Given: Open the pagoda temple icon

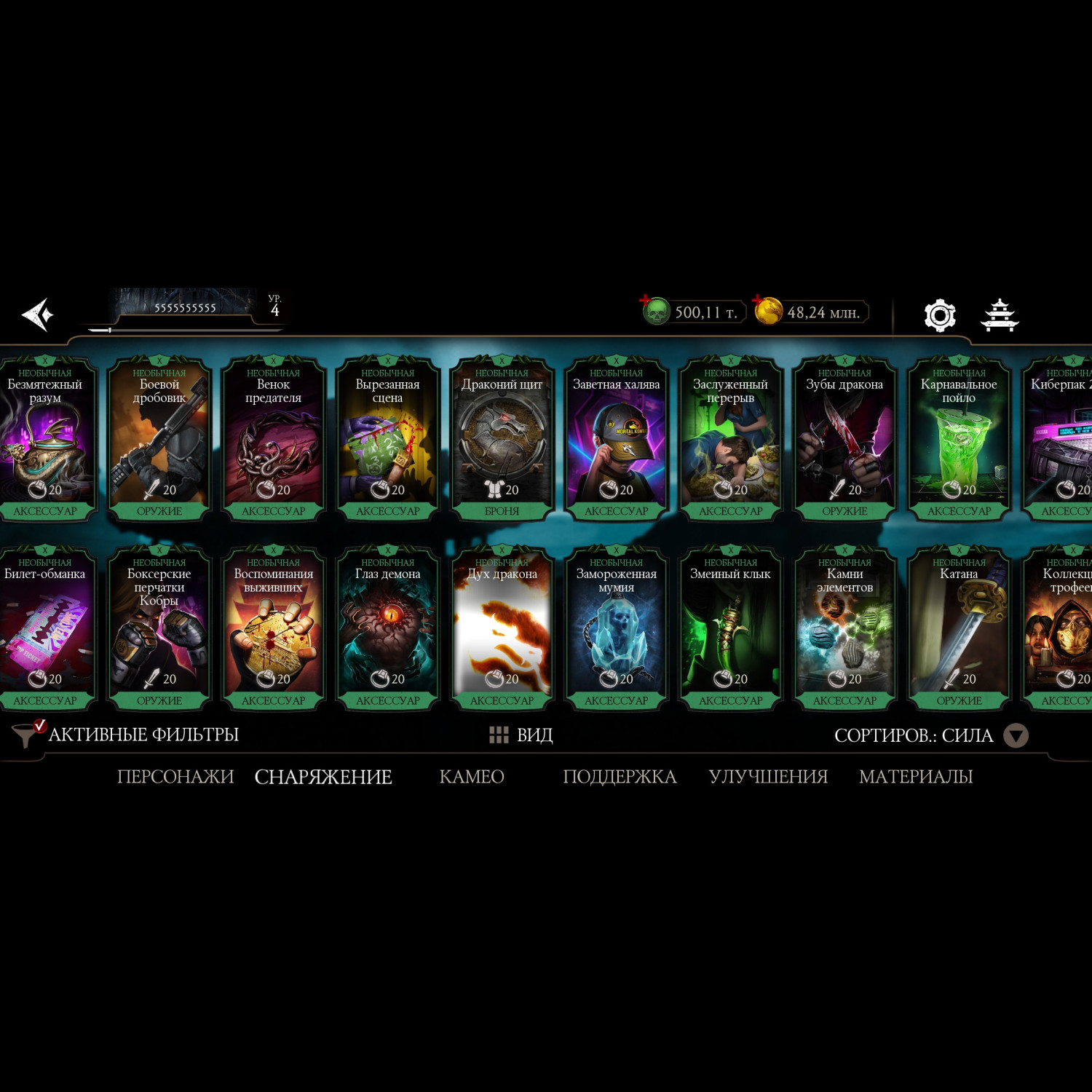Looking at the screenshot, I should point(1000,314).
